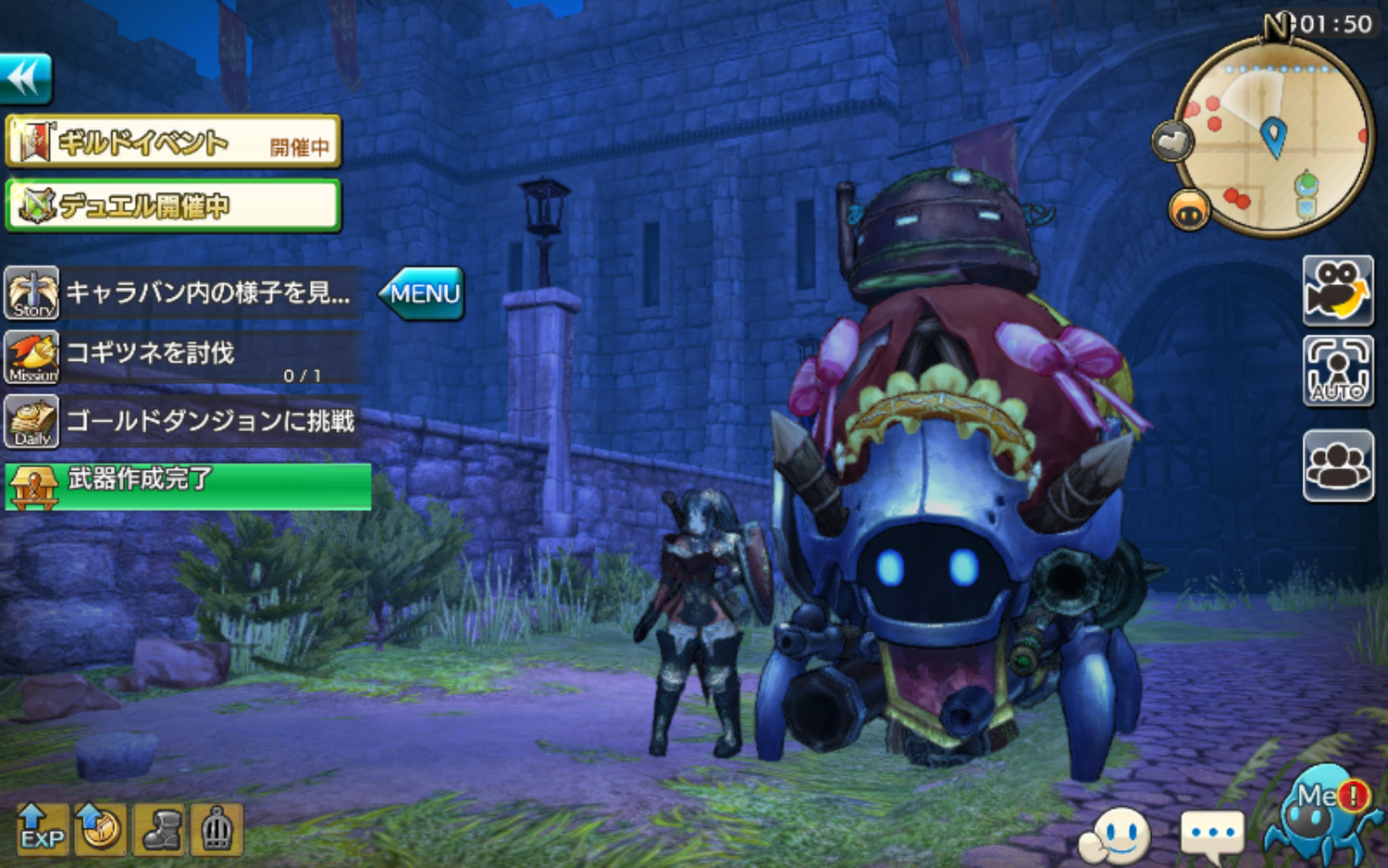The height and width of the screenshot is (868, 1388).
Task: Open the デュエル開催中 banner
Action: pyautogui.click(x=173, y=205)
